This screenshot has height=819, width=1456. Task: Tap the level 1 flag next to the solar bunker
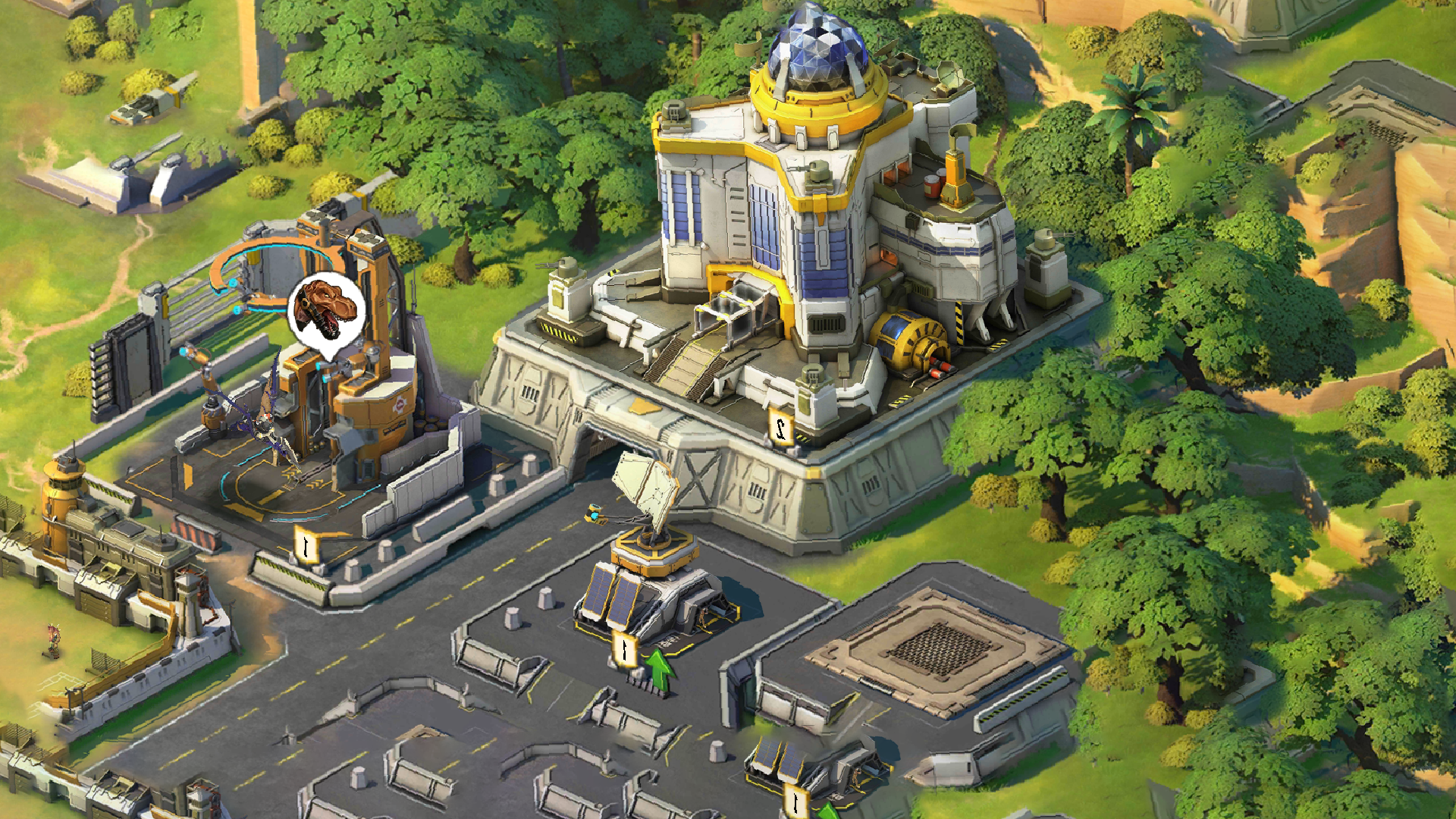tap(623, 650)
